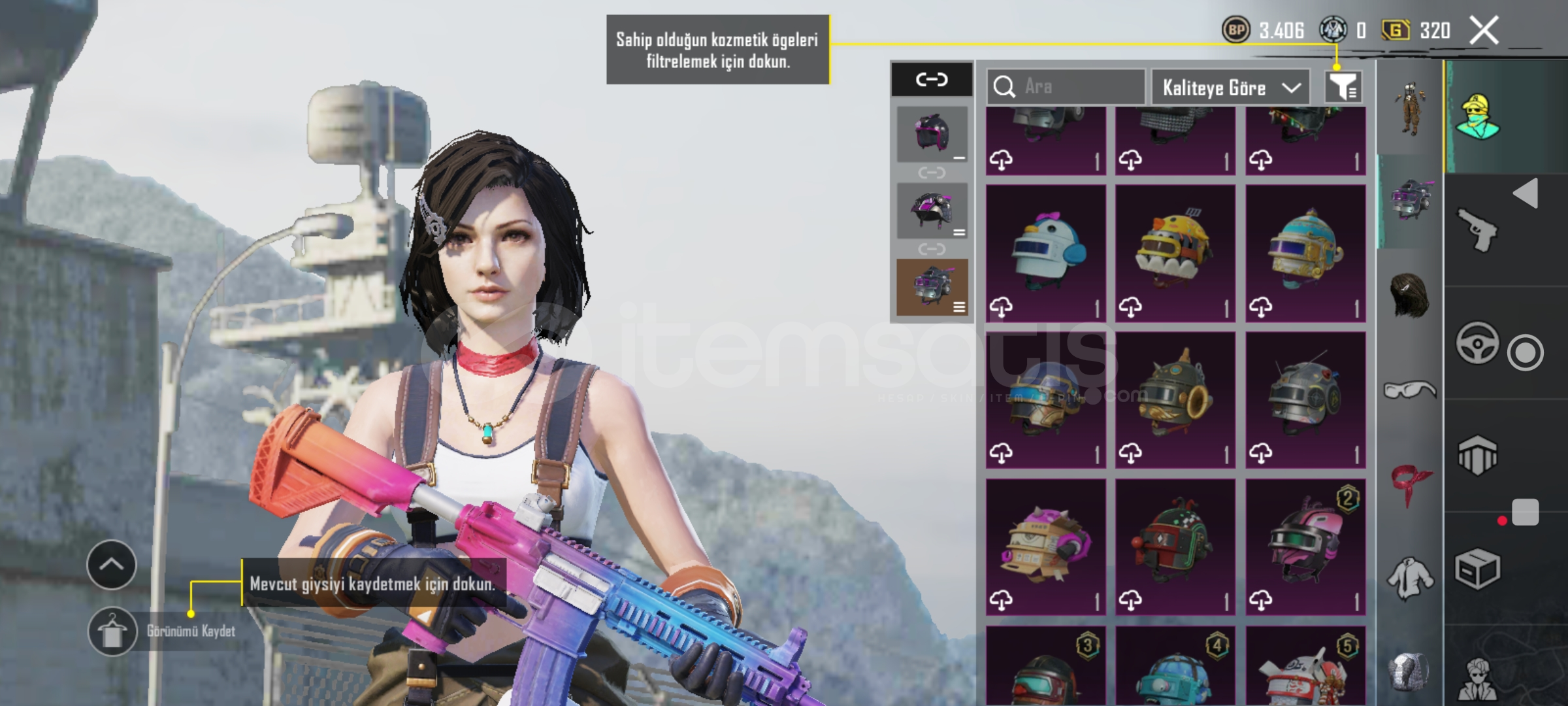Select the brown highlighted helmet level slot
The height and width of the screenshot is (706, 1568).
pos(932,287)
